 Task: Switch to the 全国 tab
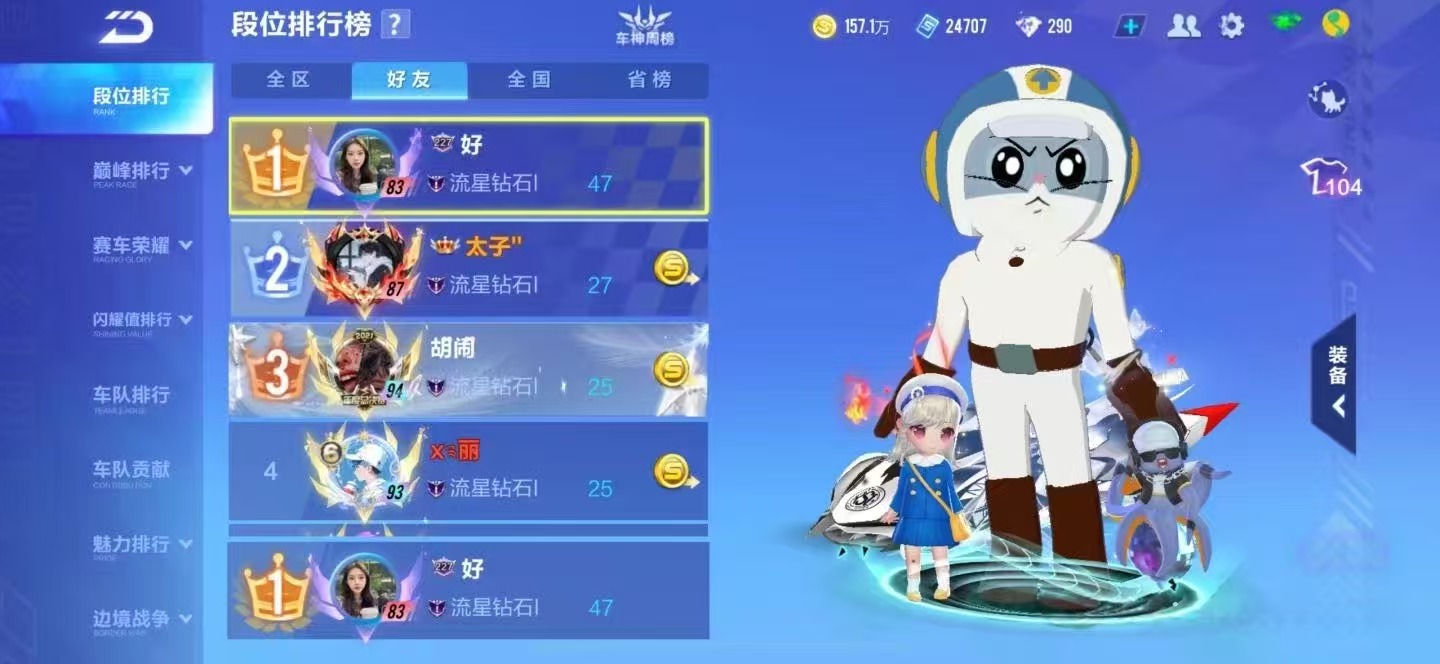click(x=529, y=80)
